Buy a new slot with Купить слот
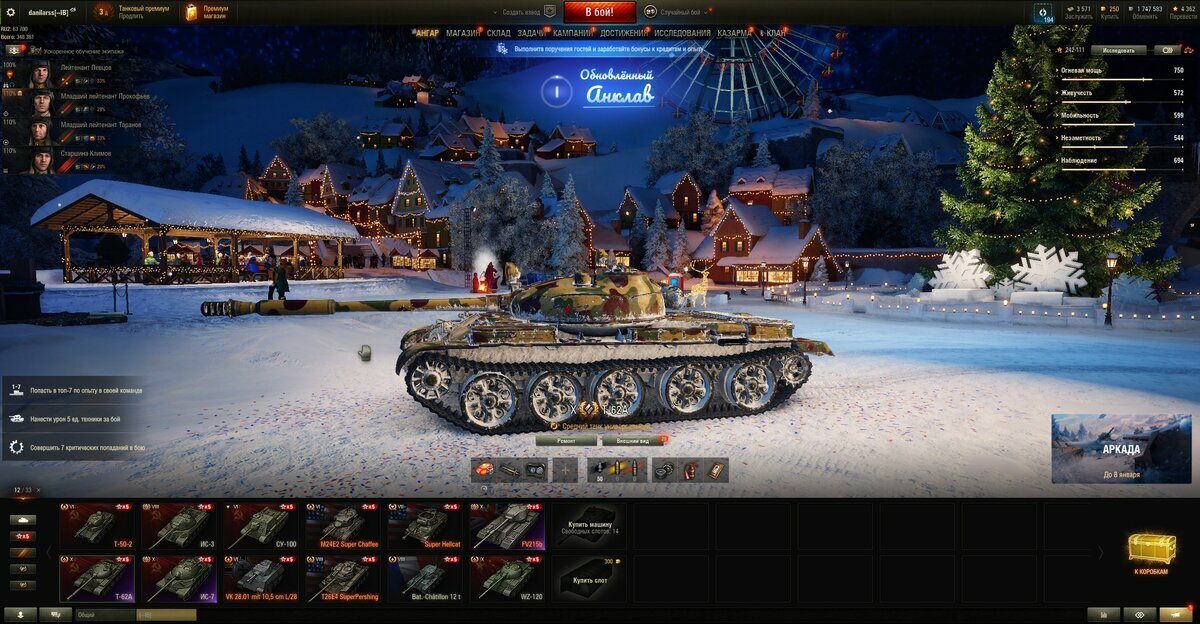This screenshot has height=624, width=1200. [590, 578]
